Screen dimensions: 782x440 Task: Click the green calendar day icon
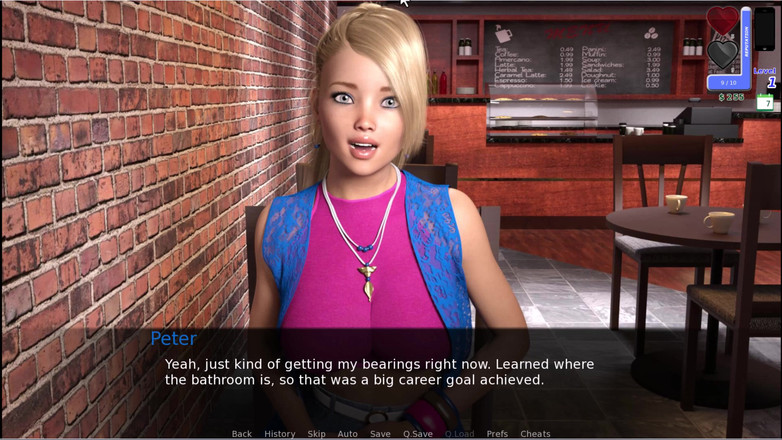tap(765, 102)
